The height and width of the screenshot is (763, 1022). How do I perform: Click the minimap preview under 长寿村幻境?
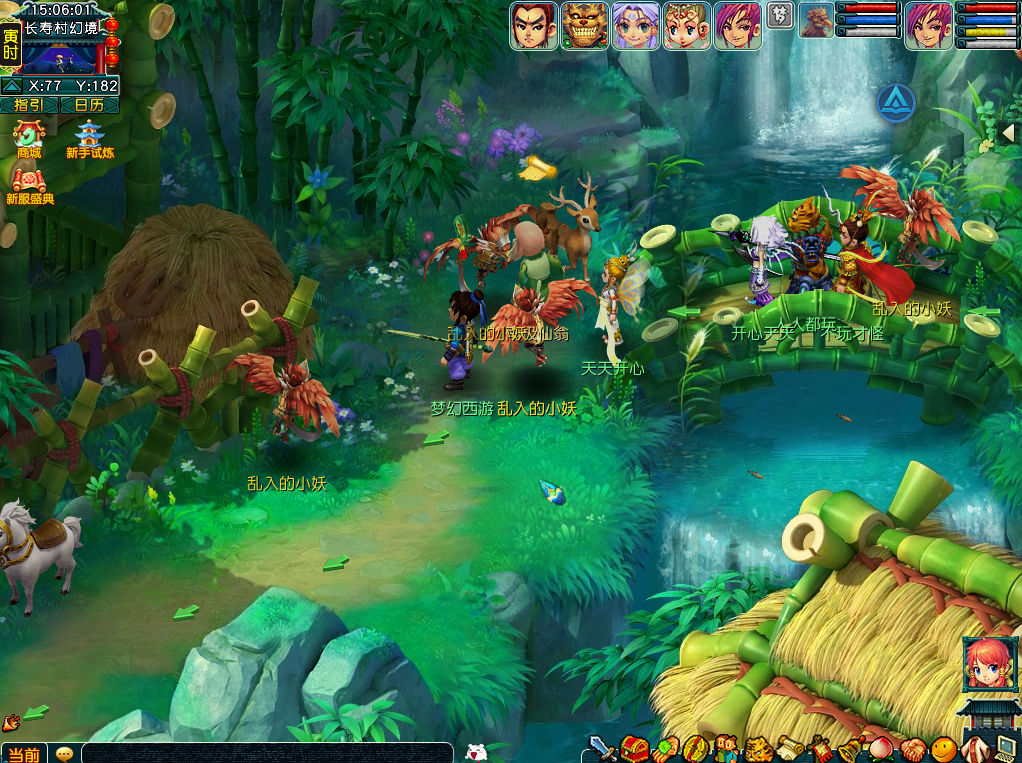click(x=62, y=55)
